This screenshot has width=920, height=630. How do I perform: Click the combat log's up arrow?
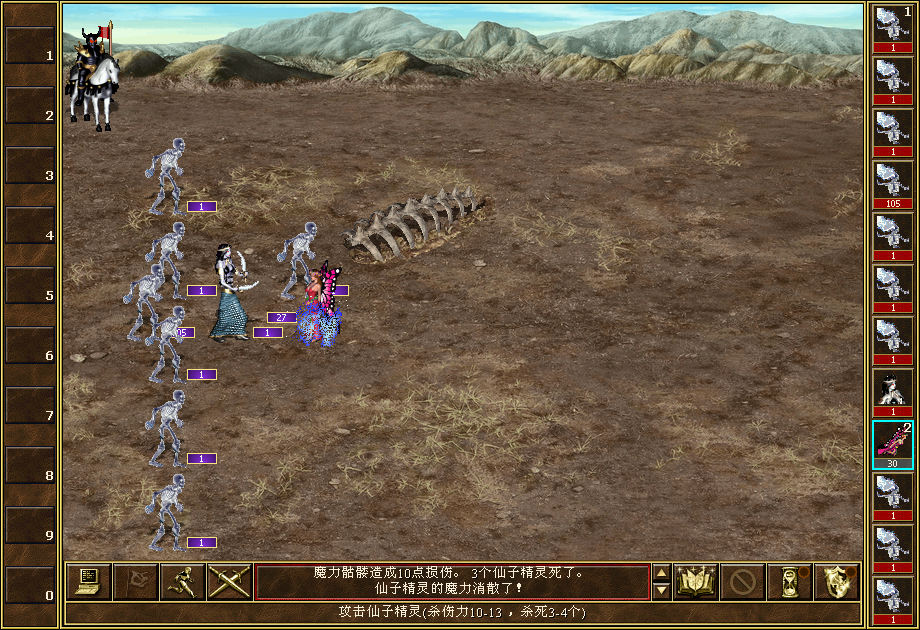661,573
